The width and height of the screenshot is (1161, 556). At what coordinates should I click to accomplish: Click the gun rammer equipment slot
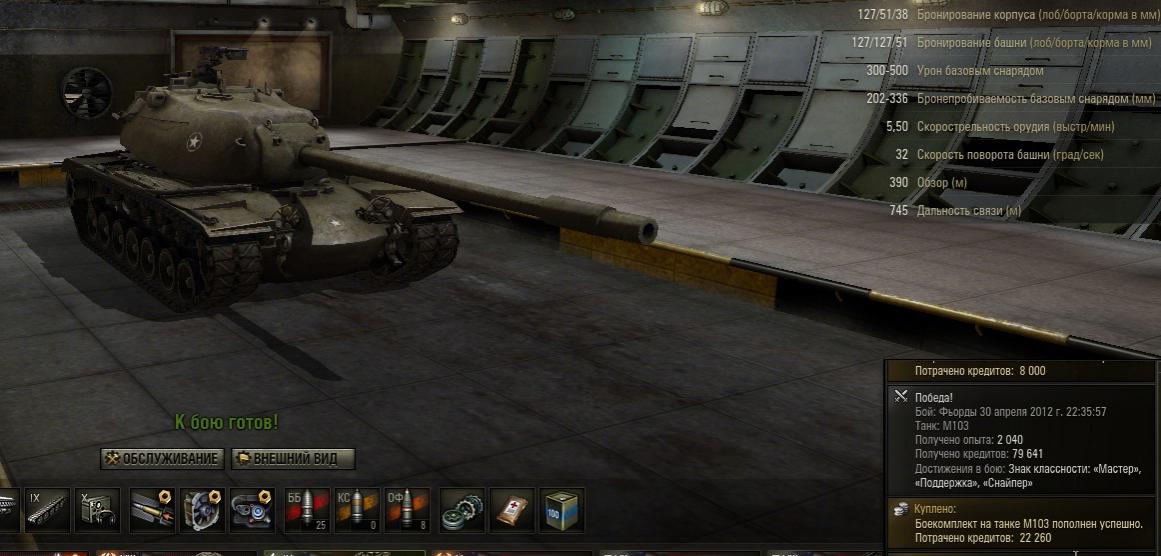153,510
